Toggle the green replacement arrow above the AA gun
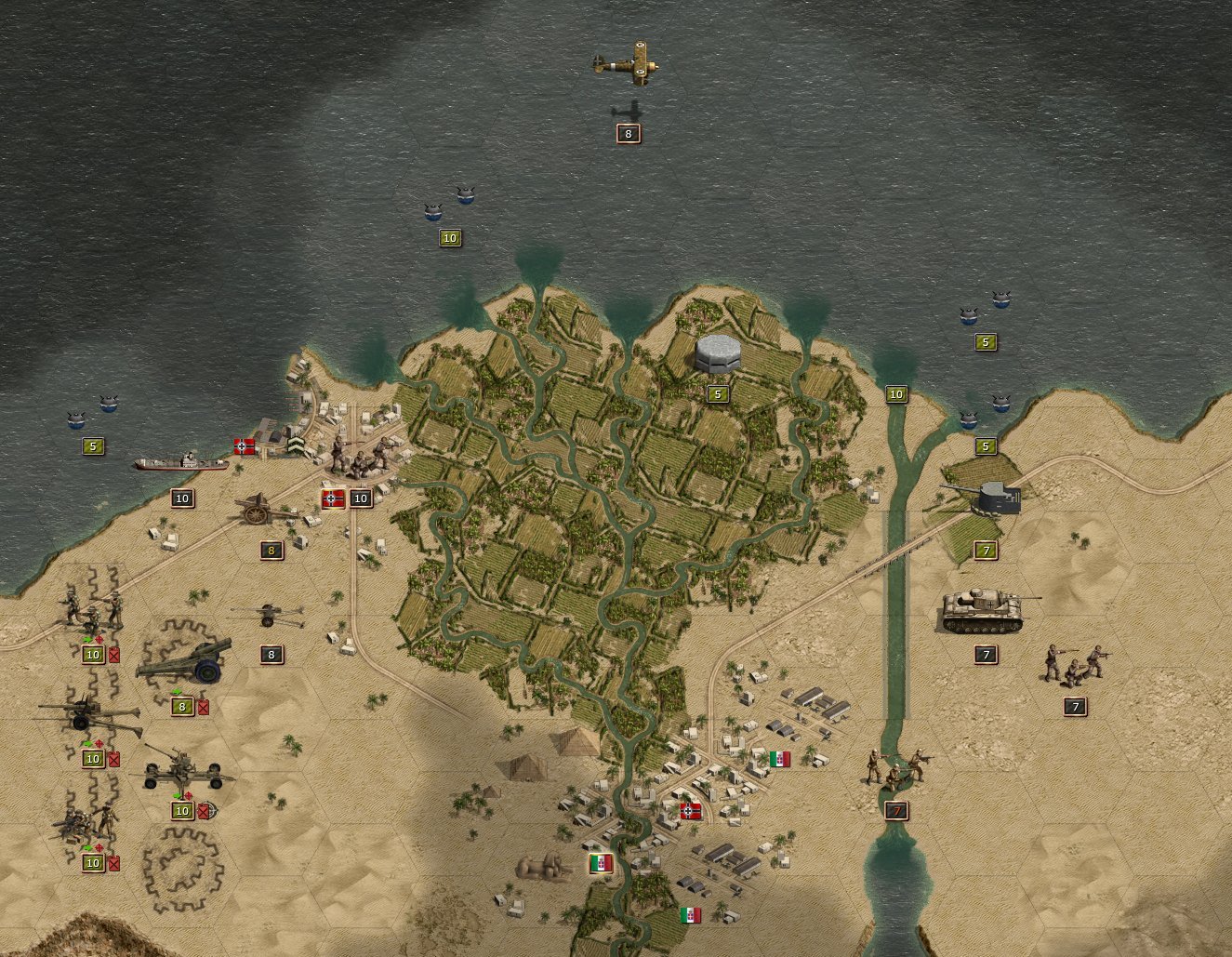The image size is (1232, 957). pos(178,796)
